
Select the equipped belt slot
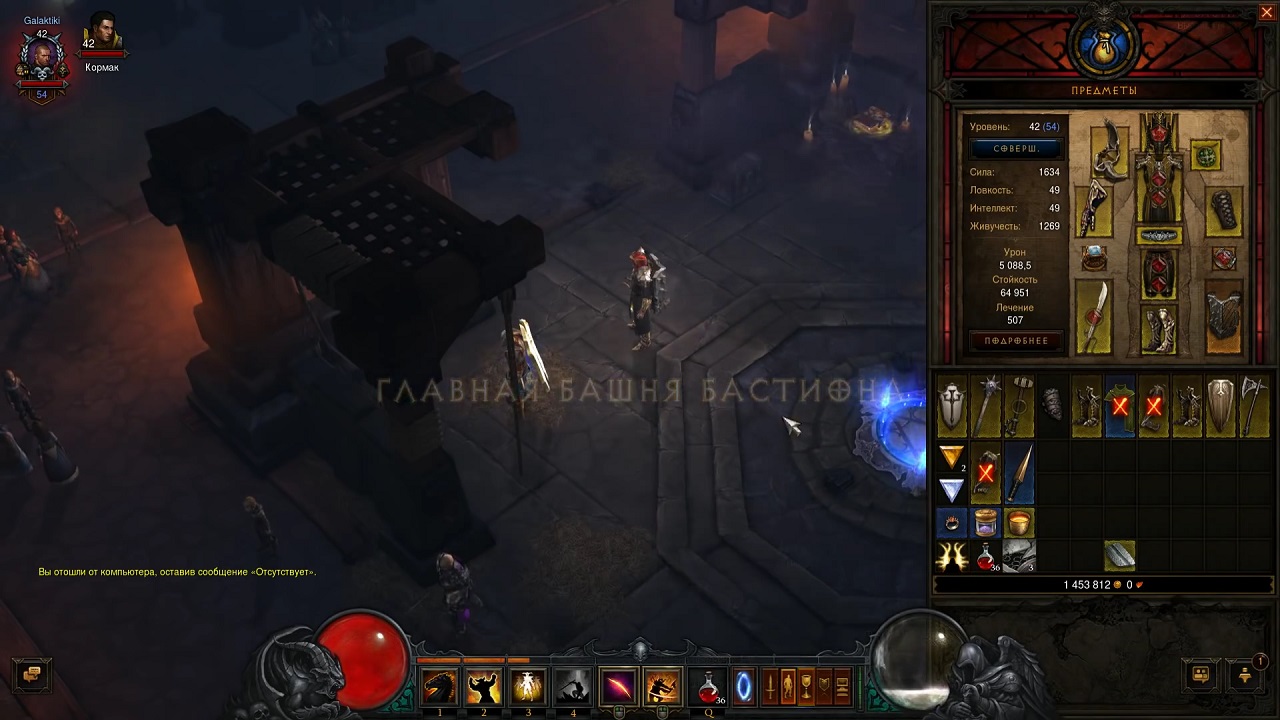tap(1159, 236)
